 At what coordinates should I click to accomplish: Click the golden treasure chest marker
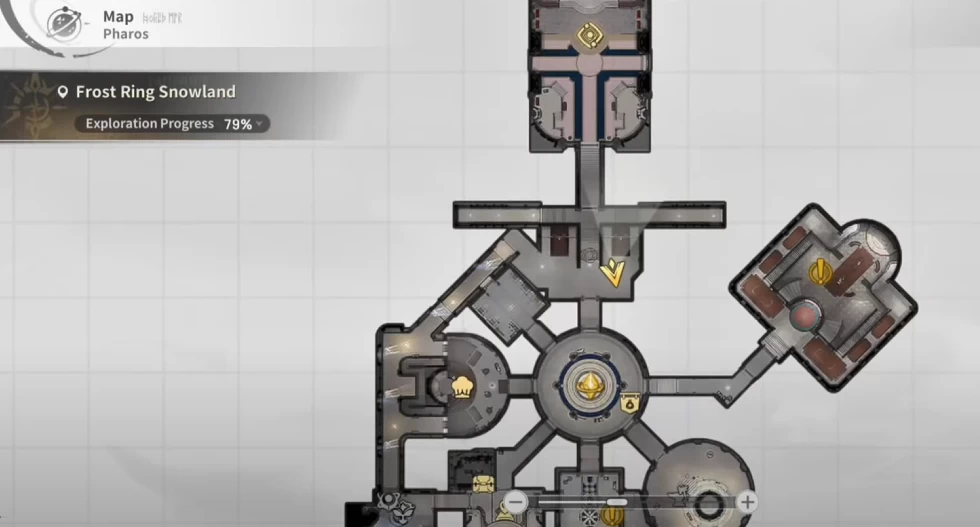coord(482,485)
